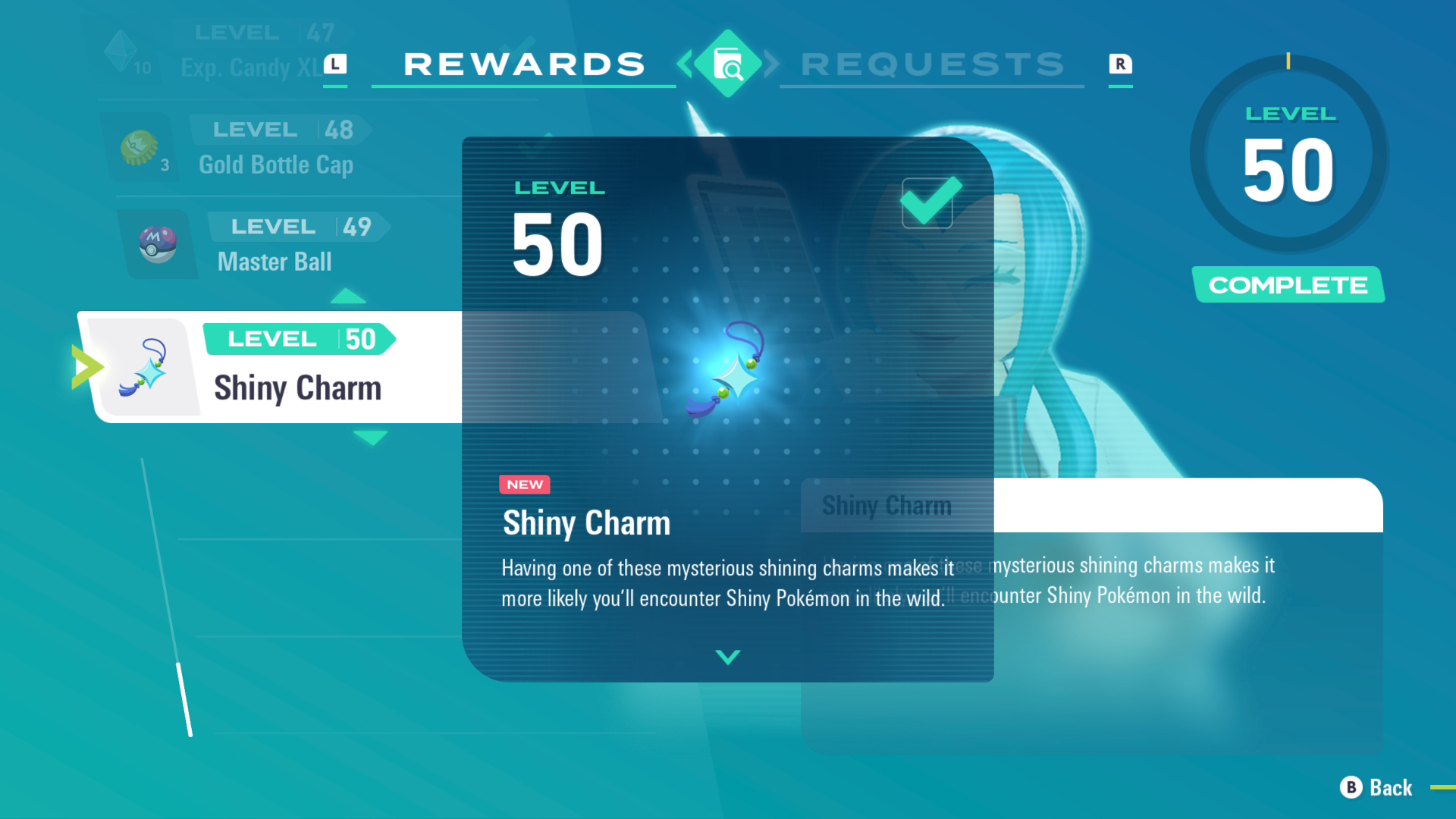
Task: Select the green arrow marker beside Shiny Charm
Action: pos(84,366)
